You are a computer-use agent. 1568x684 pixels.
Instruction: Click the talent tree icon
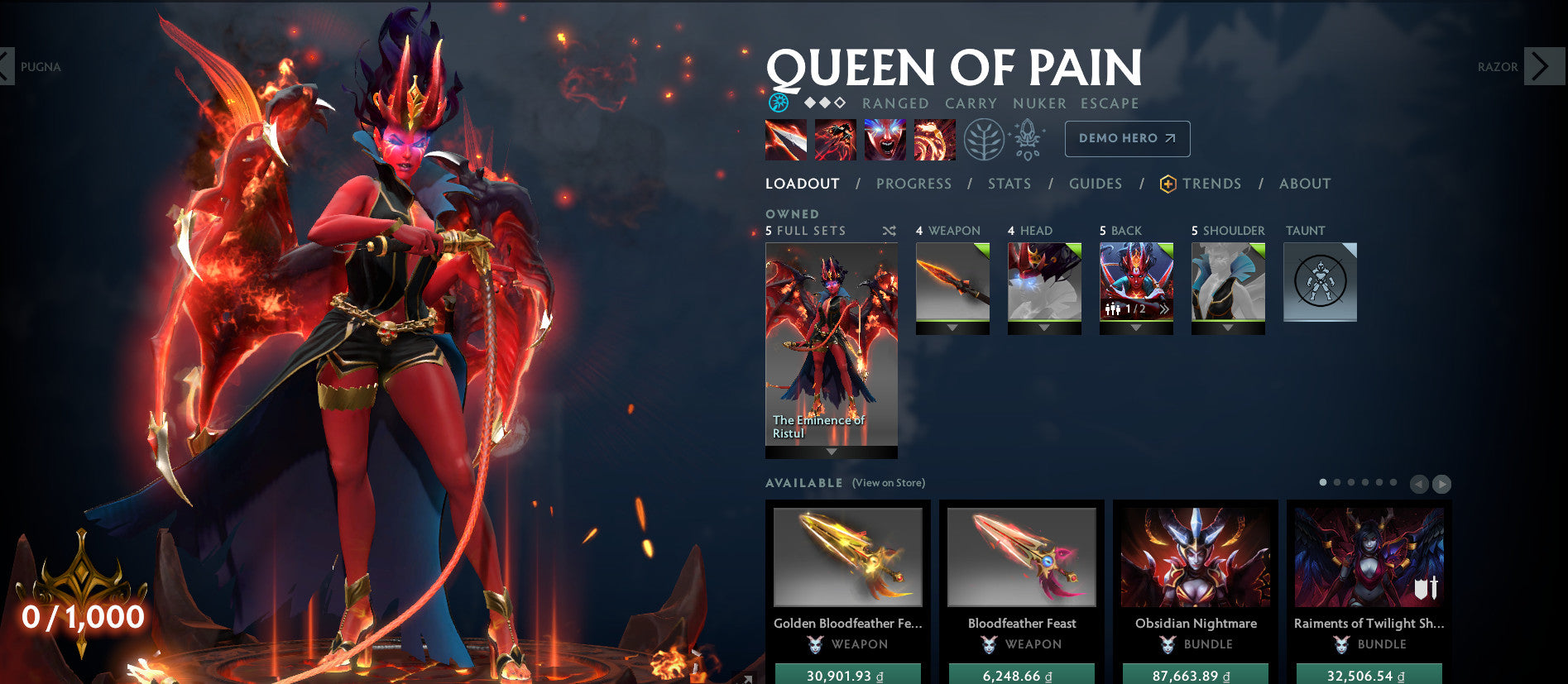click(986, 139)
